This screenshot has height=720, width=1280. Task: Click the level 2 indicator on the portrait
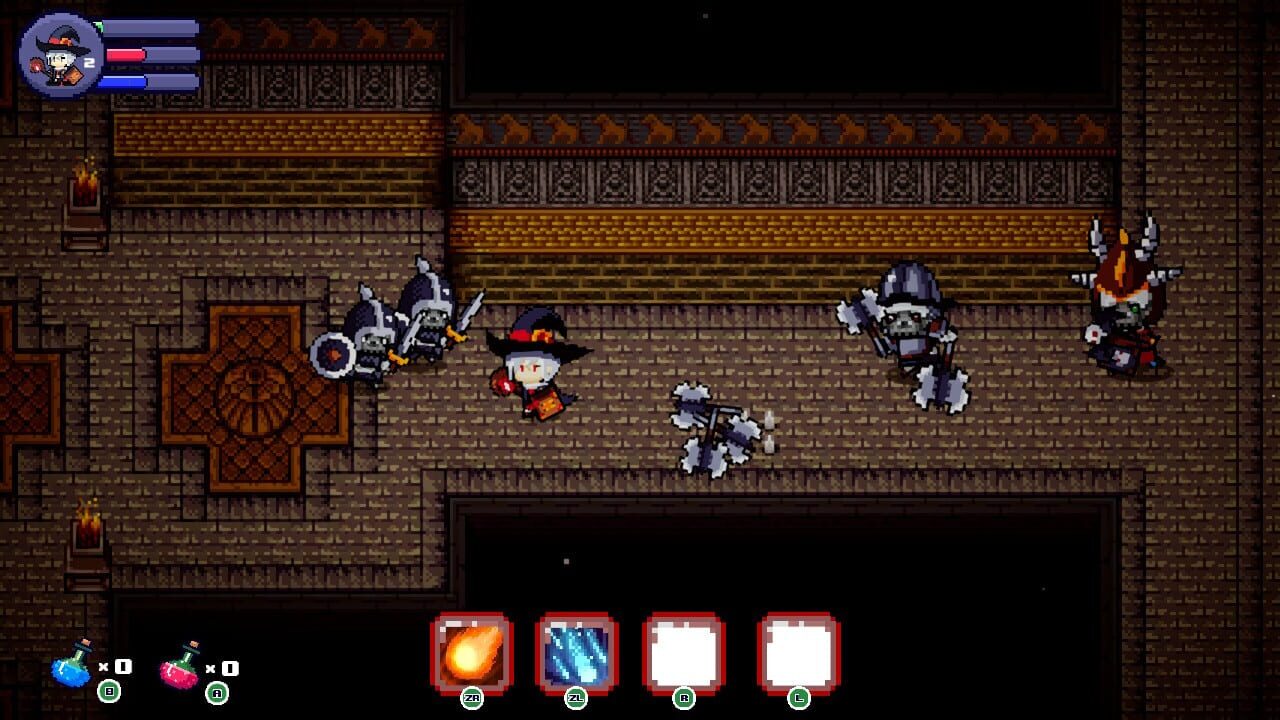(x=88, y=61)
